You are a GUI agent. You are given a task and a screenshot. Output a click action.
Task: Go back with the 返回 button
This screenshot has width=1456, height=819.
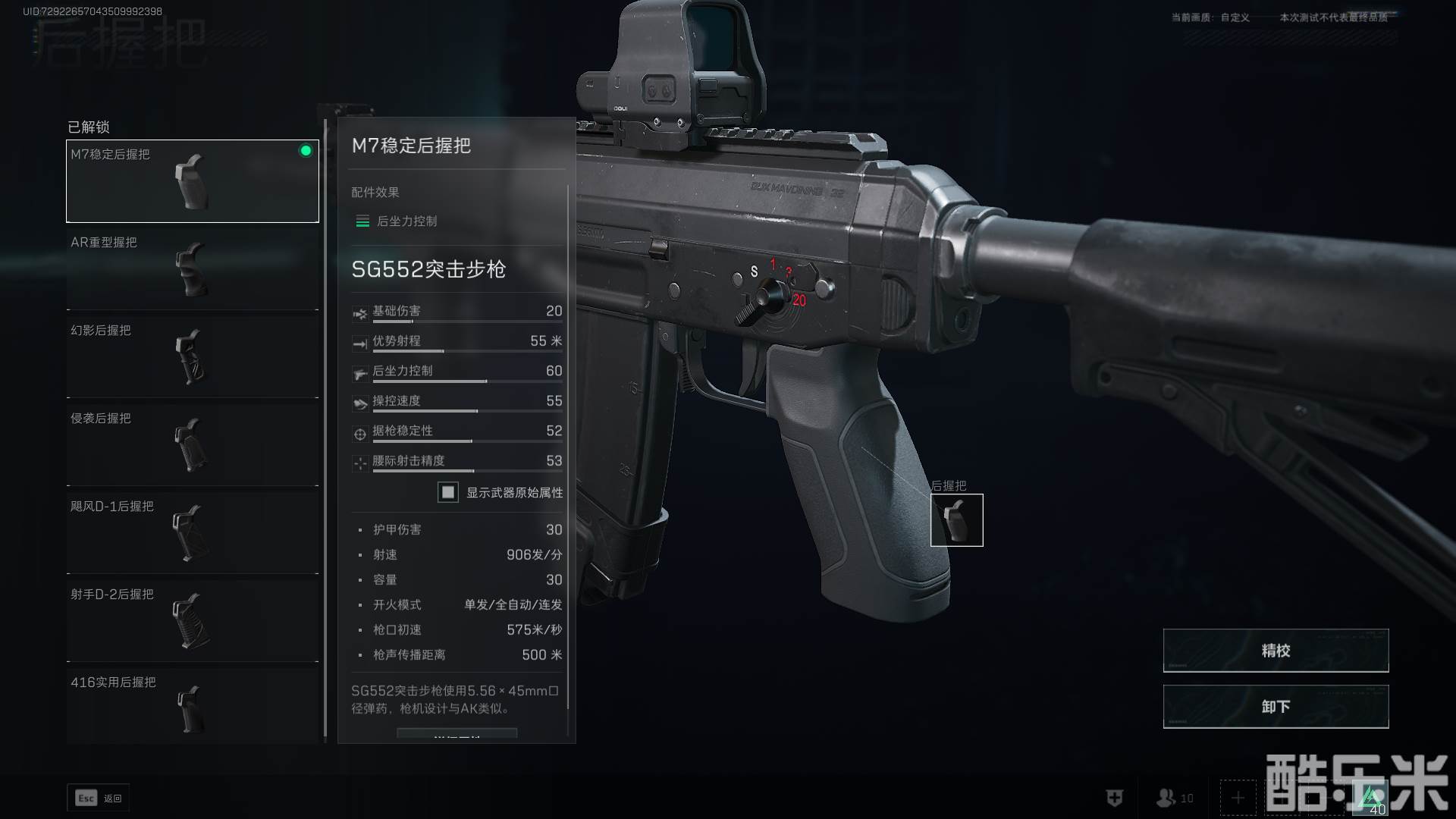coord(99,798)
